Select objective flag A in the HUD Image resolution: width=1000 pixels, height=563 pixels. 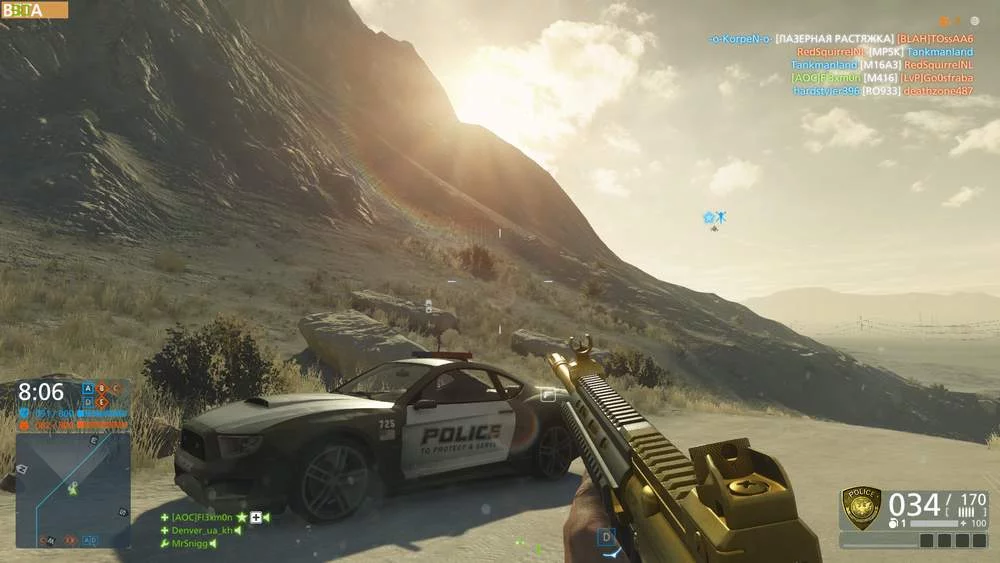[x=88, y=388]
